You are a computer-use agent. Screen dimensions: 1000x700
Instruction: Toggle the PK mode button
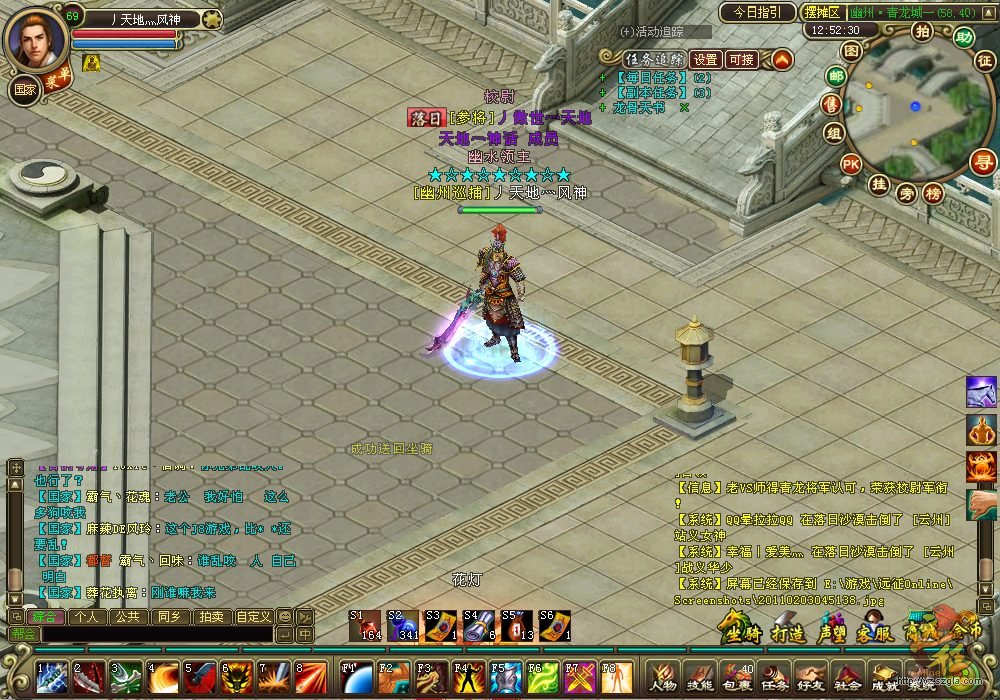[851, 164]
